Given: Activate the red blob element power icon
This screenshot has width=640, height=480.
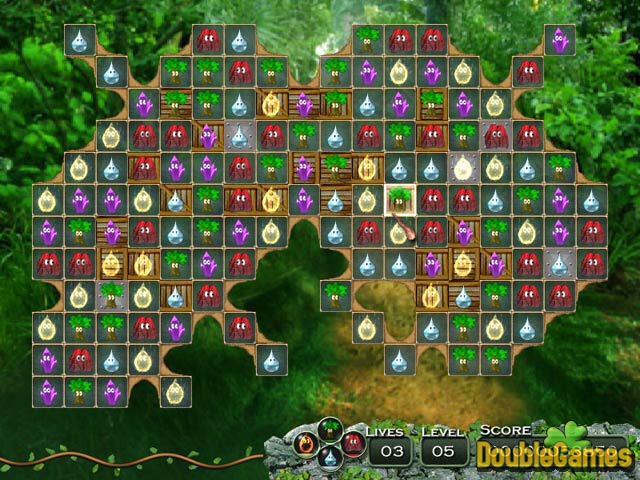Looking at the screenshot, I should tap(351, 443).
